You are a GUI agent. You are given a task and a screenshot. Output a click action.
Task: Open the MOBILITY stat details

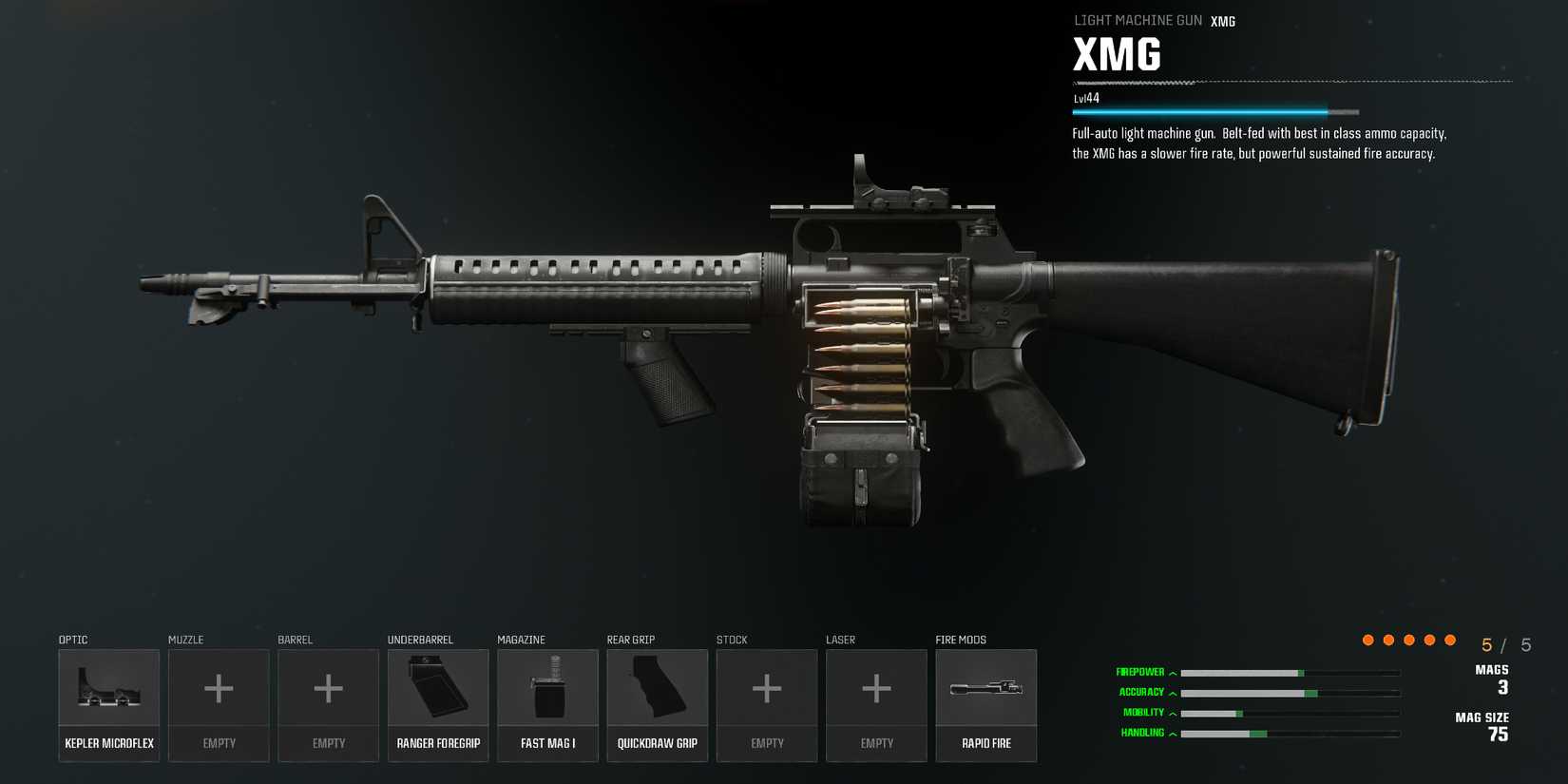pos(1175,712)
